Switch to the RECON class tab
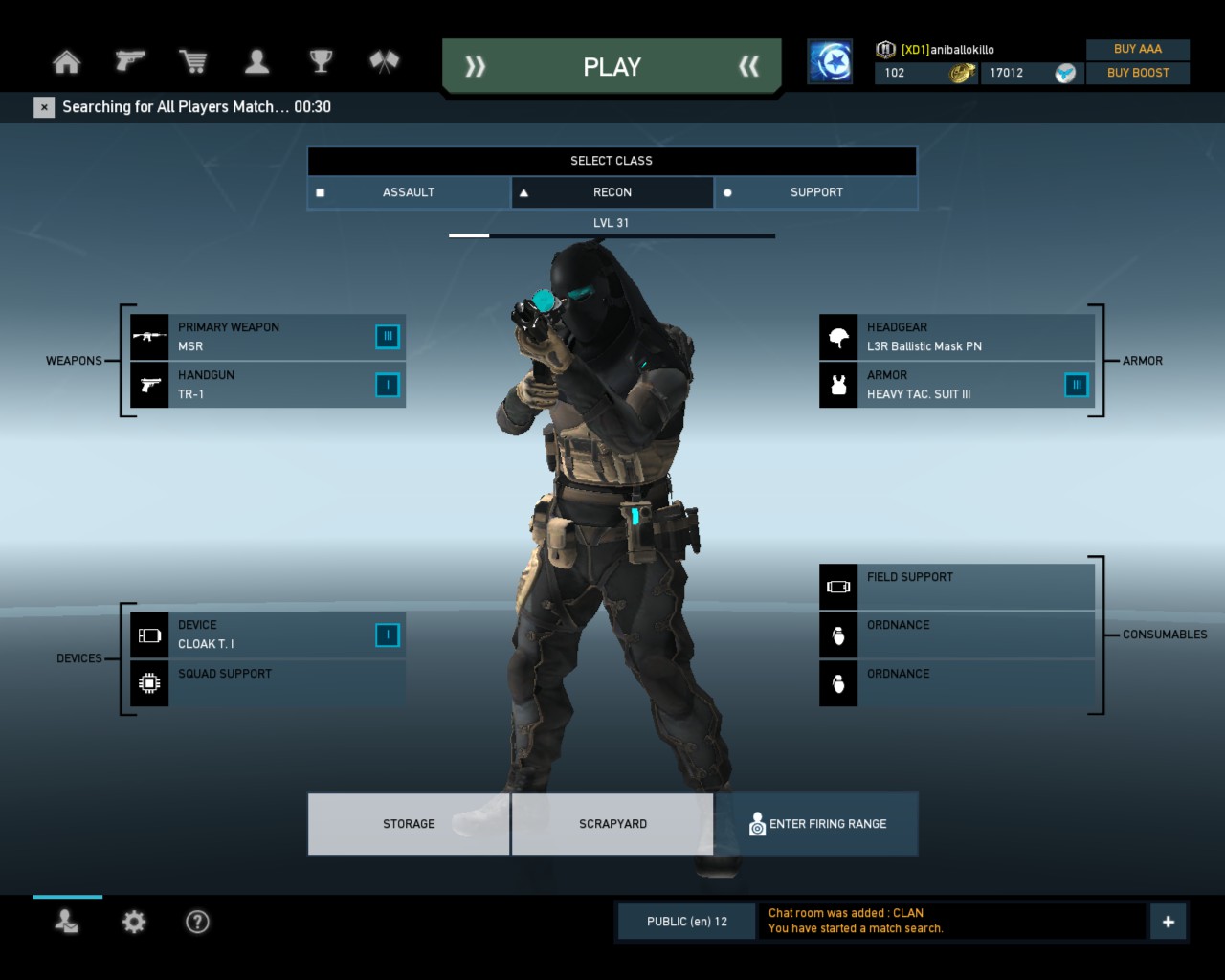This screenshot has height=980, width=1225. click(612, 192)
